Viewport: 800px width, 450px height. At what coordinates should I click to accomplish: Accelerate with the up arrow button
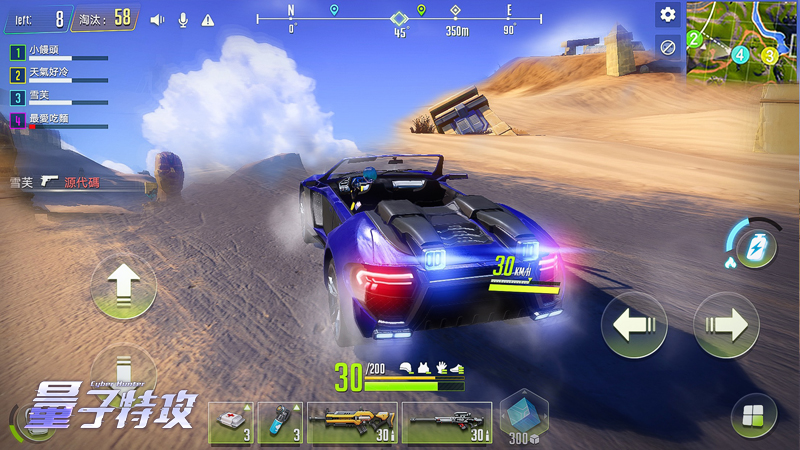[x=123, y=286]
